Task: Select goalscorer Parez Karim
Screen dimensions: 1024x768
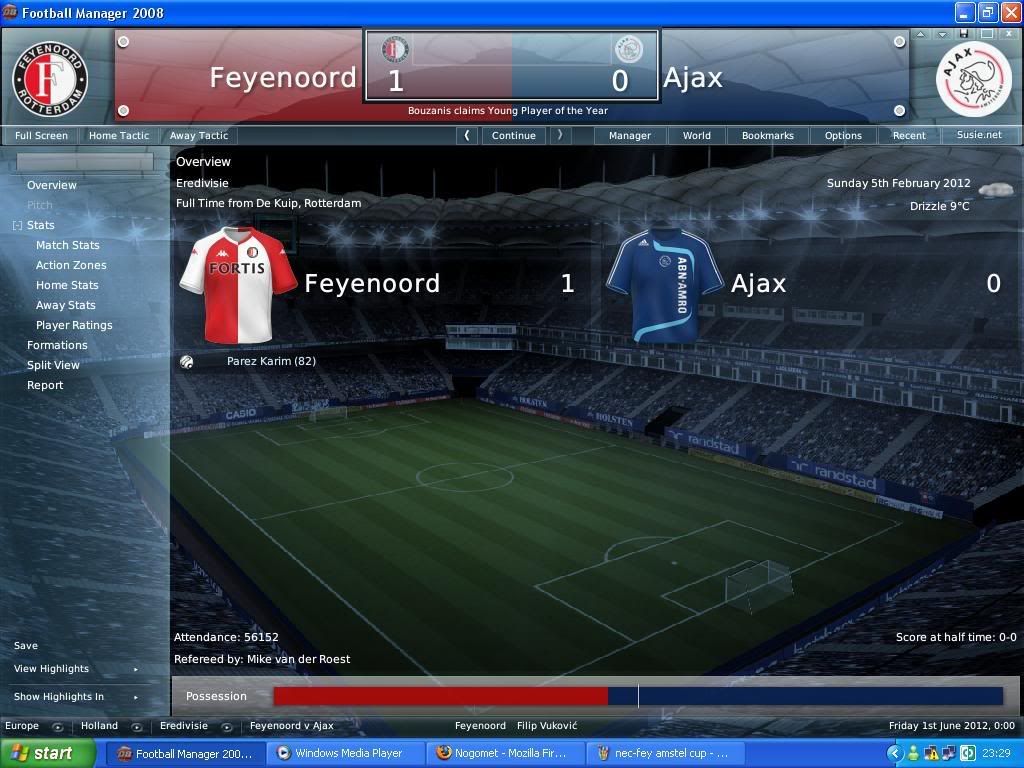Action: coord(271,361)
